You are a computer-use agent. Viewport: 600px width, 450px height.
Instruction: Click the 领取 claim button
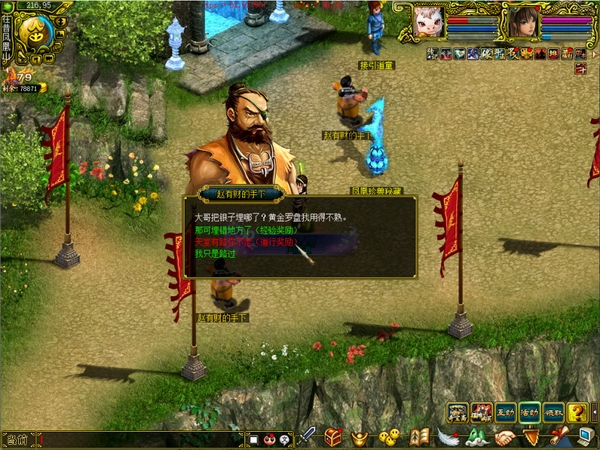[x=554, y=412]
